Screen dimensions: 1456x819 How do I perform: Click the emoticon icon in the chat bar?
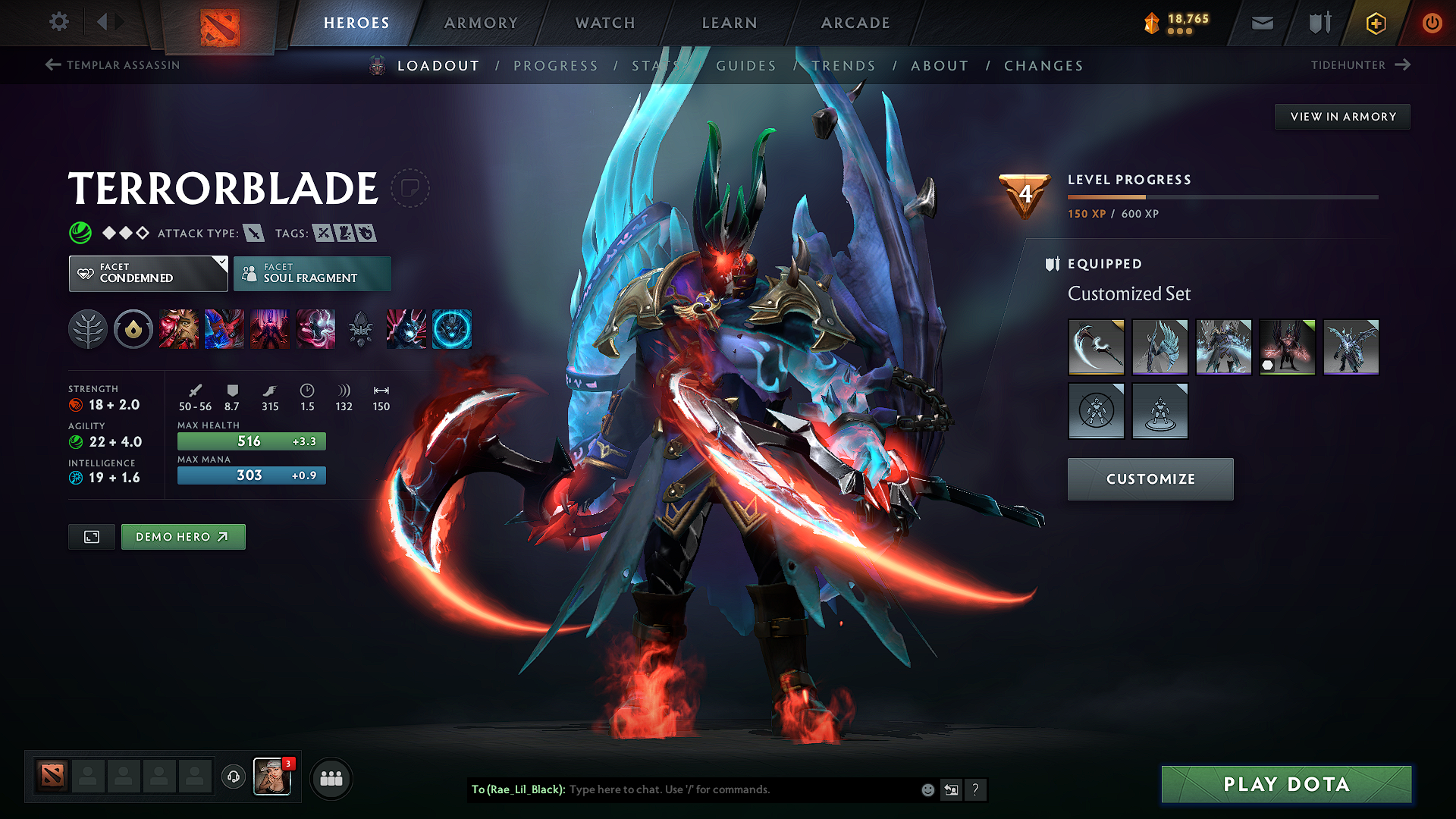point(927,789)
